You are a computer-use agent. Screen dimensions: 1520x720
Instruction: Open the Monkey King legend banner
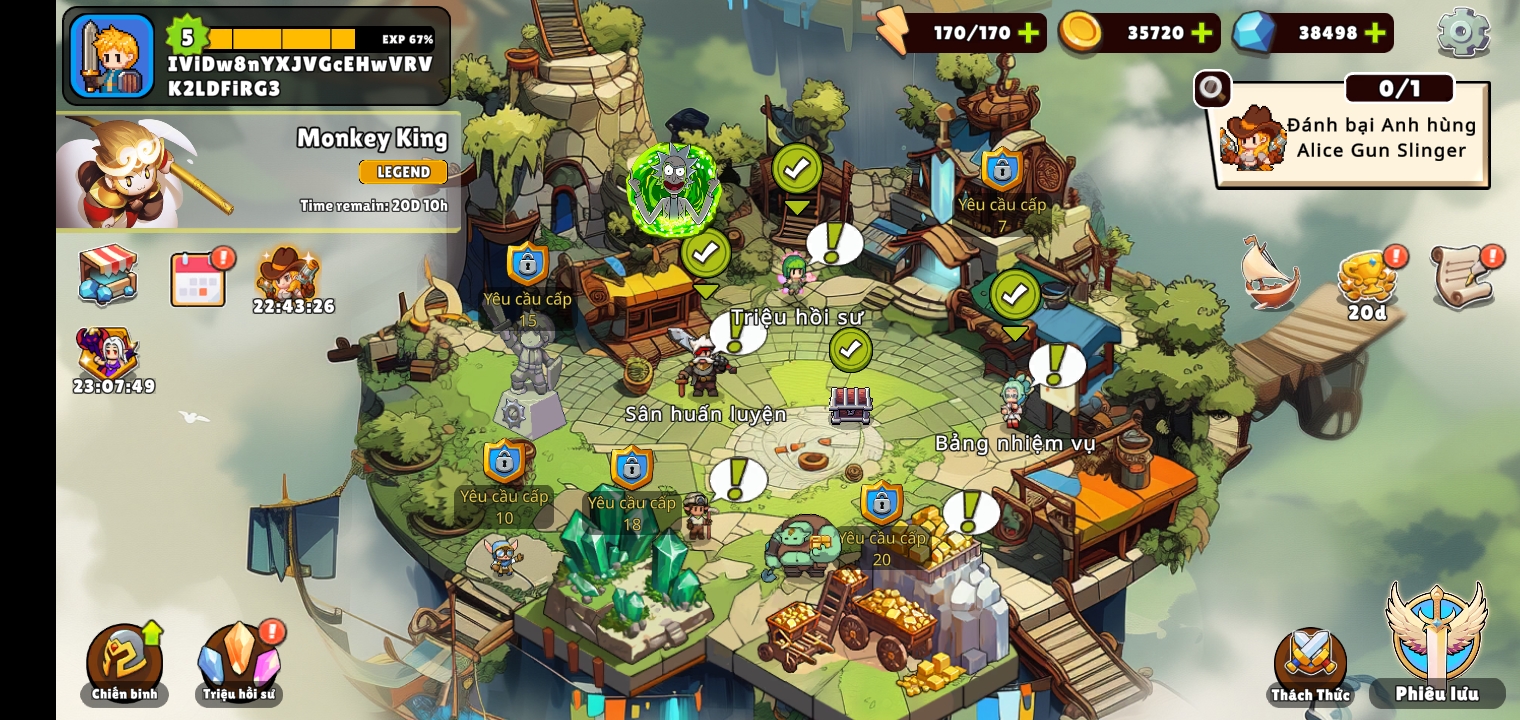click(x=258, y=172)
